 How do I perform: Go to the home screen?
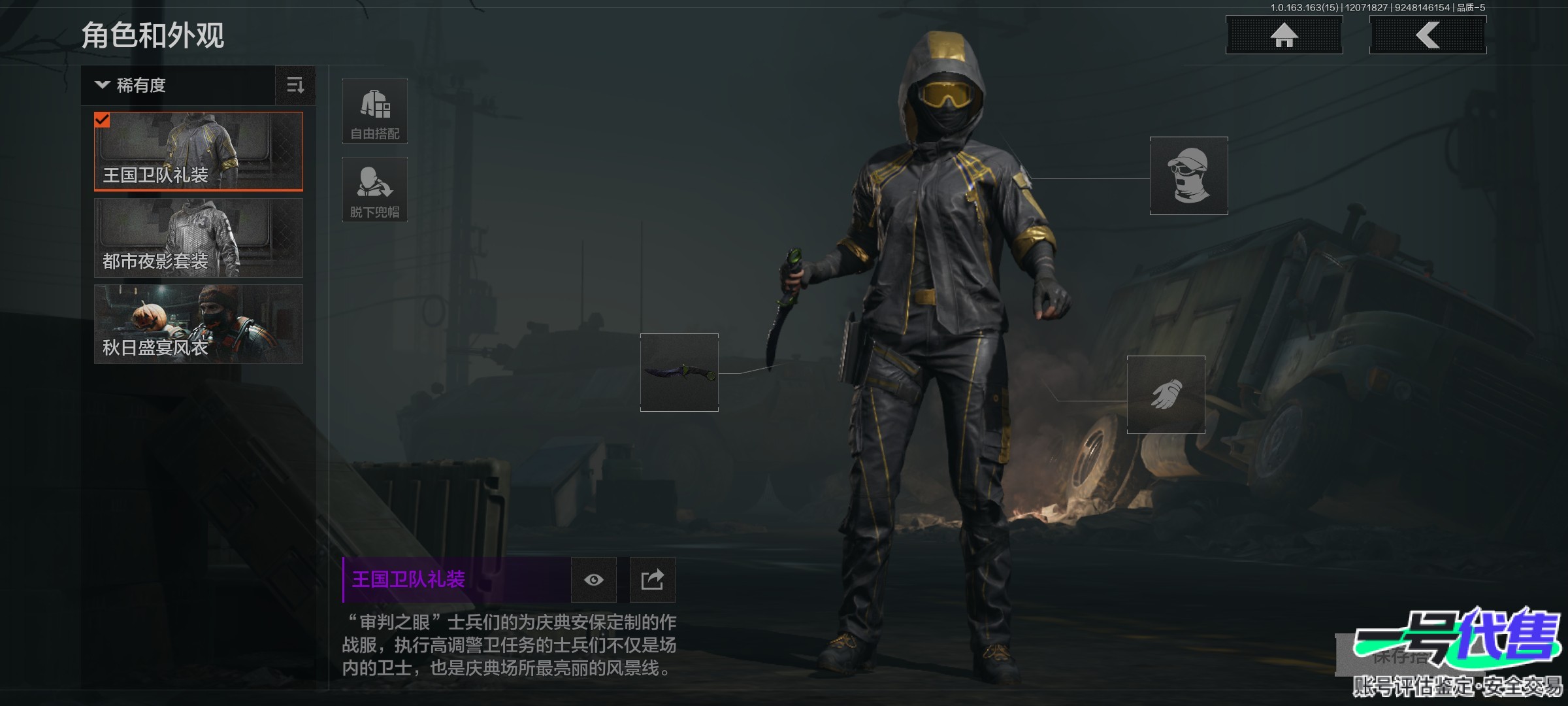[x=1284, y=35]
